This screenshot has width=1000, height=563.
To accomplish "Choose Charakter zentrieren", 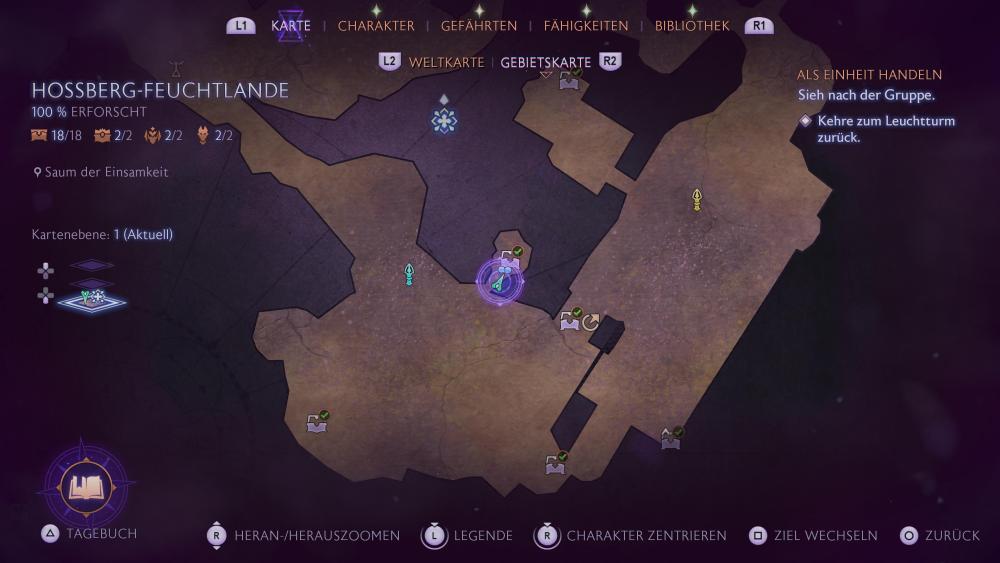I will pyautogui.click(x=646, y=536).
